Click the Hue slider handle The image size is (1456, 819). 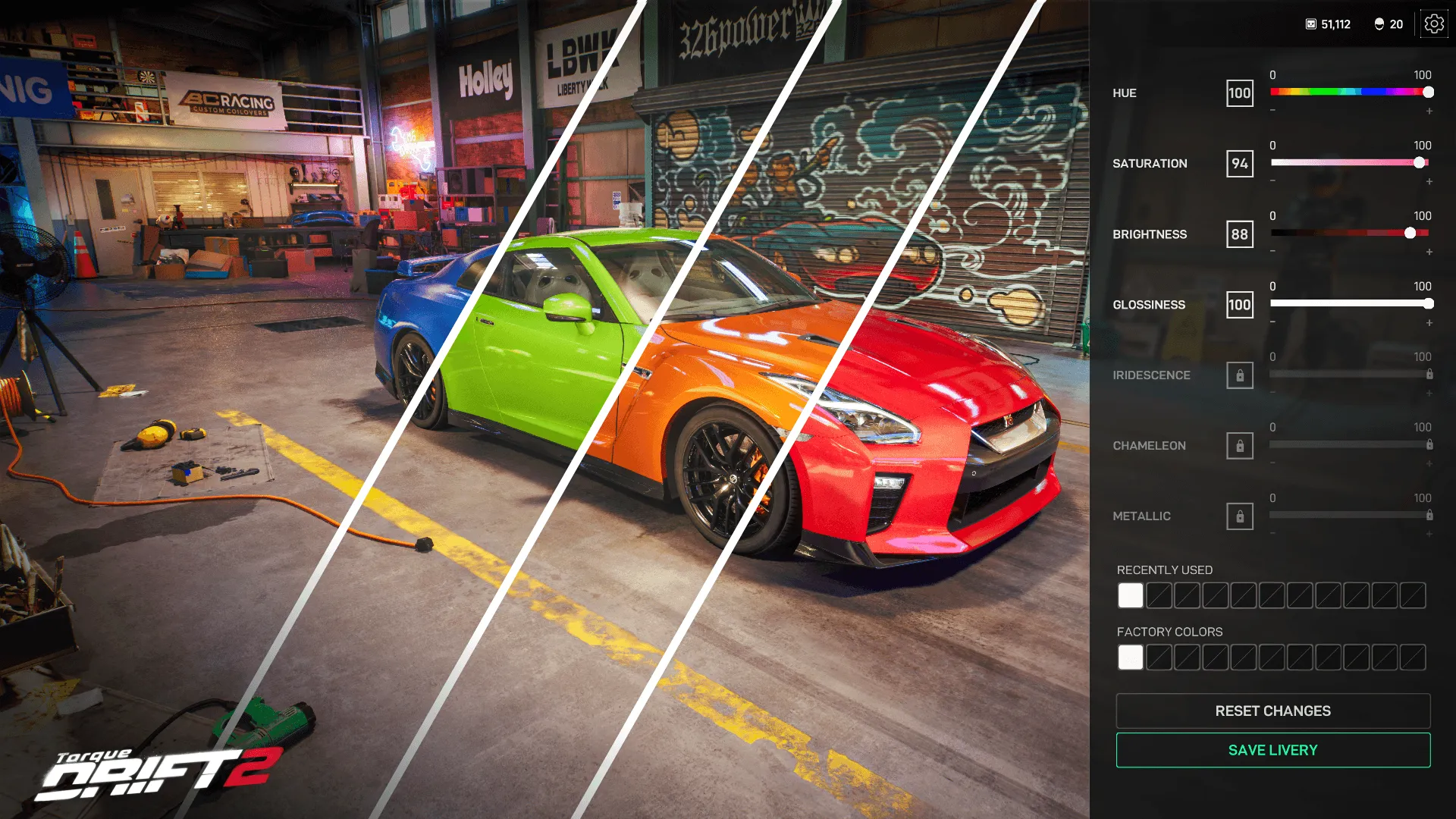click(x=1429, y=93)
